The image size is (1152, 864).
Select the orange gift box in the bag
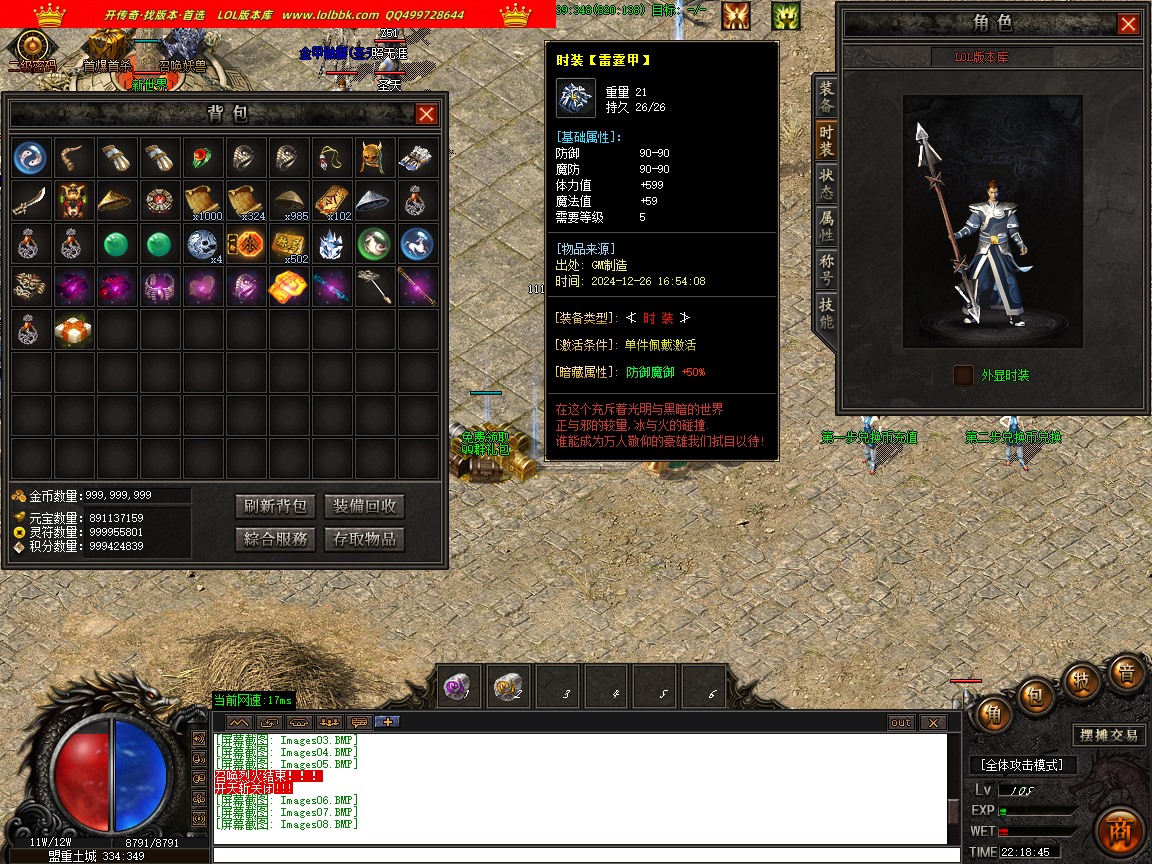[74, 330]
